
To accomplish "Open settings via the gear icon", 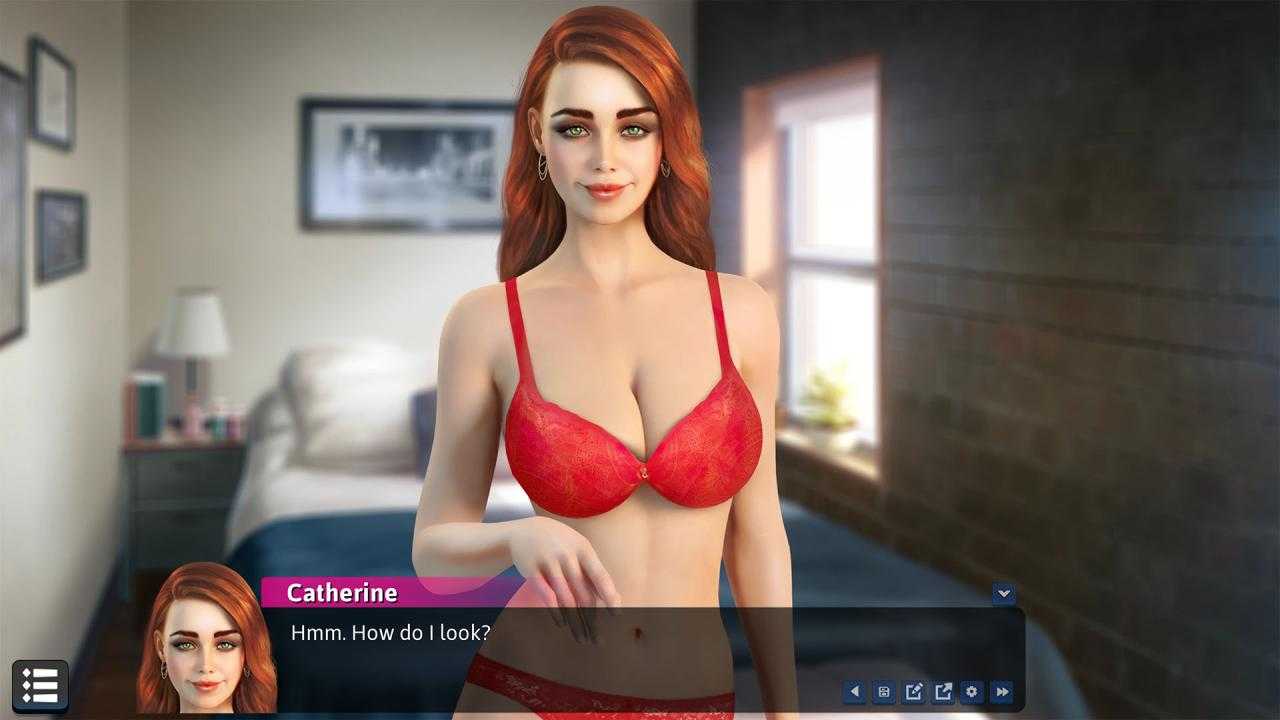I will [972, 691].
